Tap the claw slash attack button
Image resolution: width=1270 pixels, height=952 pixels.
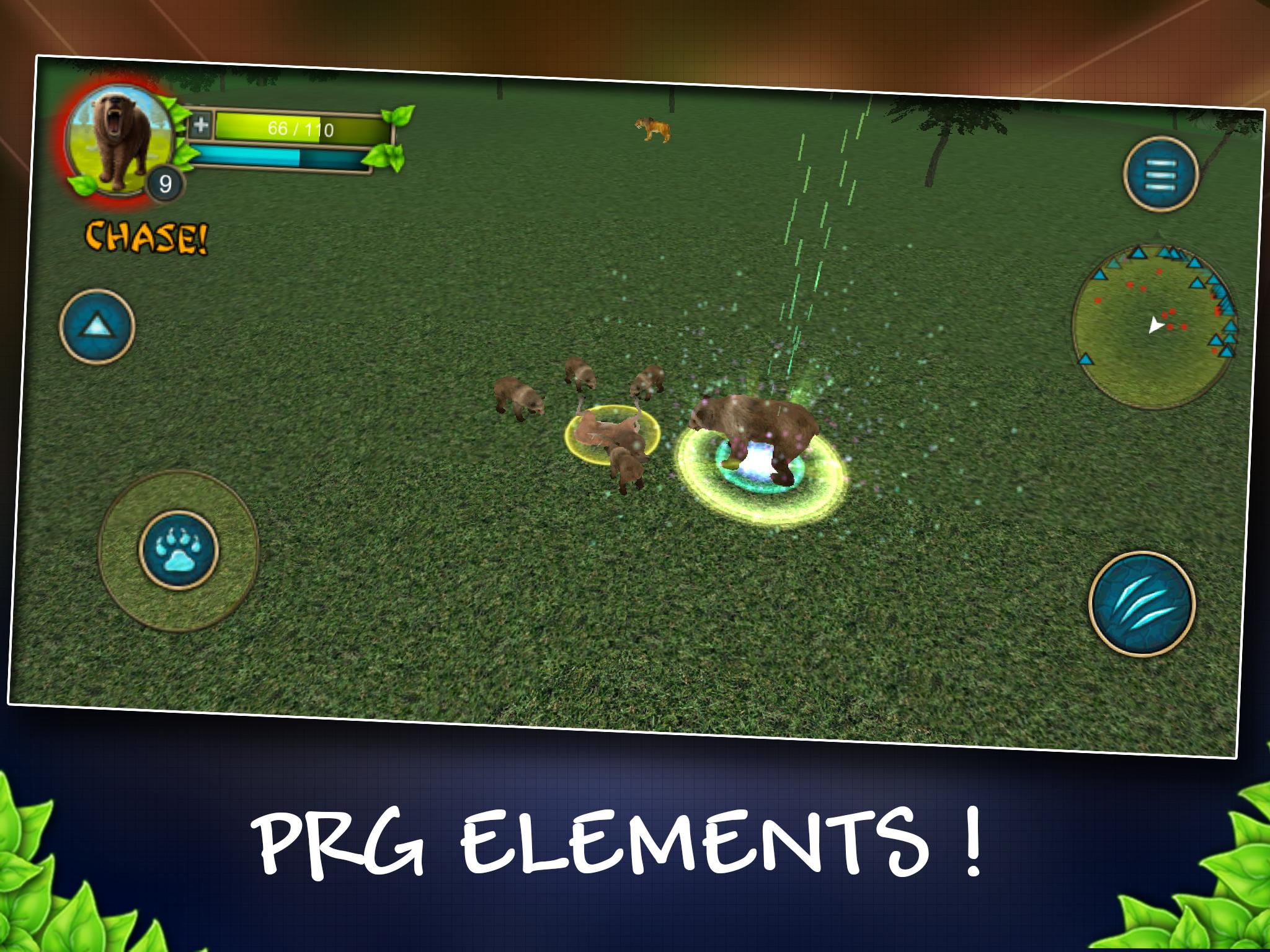1142,604
